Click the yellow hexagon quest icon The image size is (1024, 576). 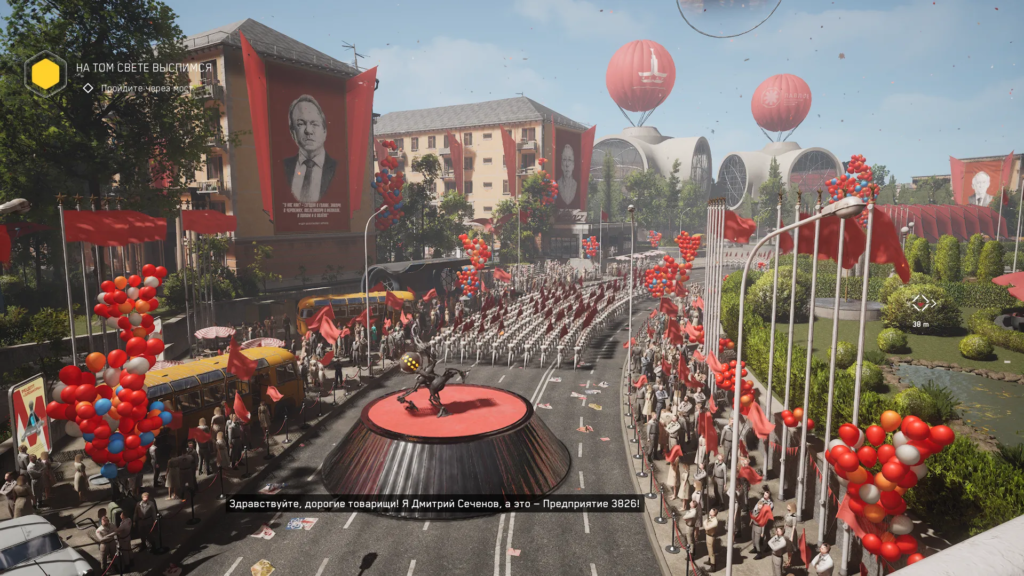[45, 73]
